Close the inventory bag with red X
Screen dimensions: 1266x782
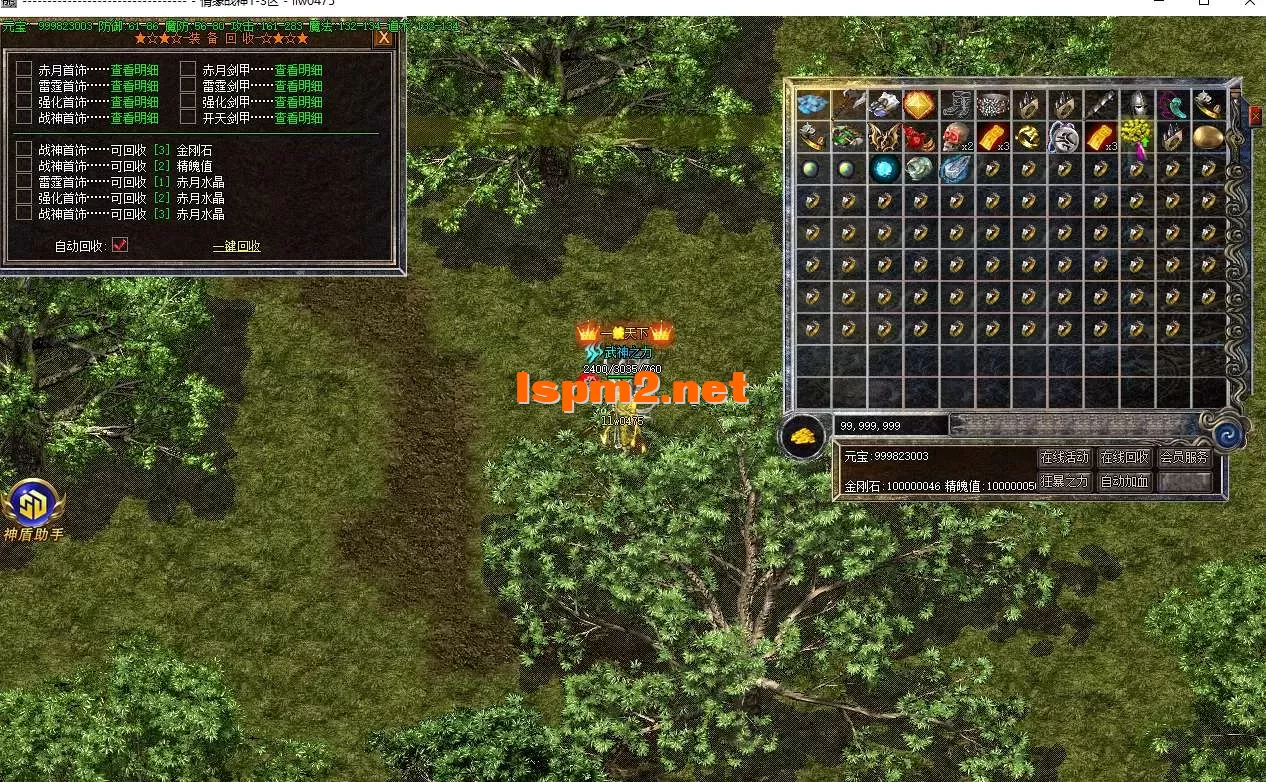pyautogui.click(x=1255, y=116)
